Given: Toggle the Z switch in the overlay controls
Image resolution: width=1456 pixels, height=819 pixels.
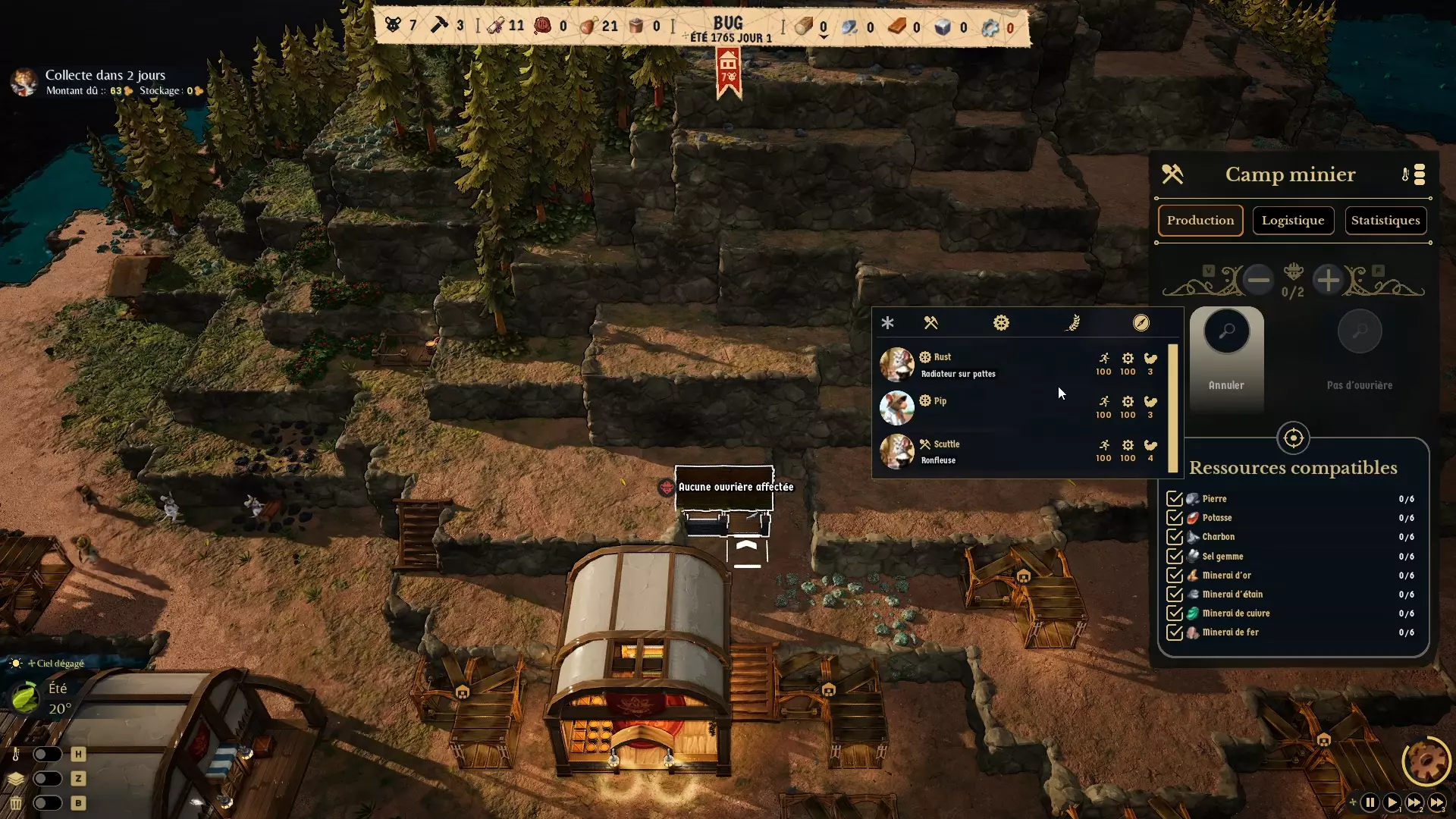Looking at the screenshot, I should tap(48, 779).
